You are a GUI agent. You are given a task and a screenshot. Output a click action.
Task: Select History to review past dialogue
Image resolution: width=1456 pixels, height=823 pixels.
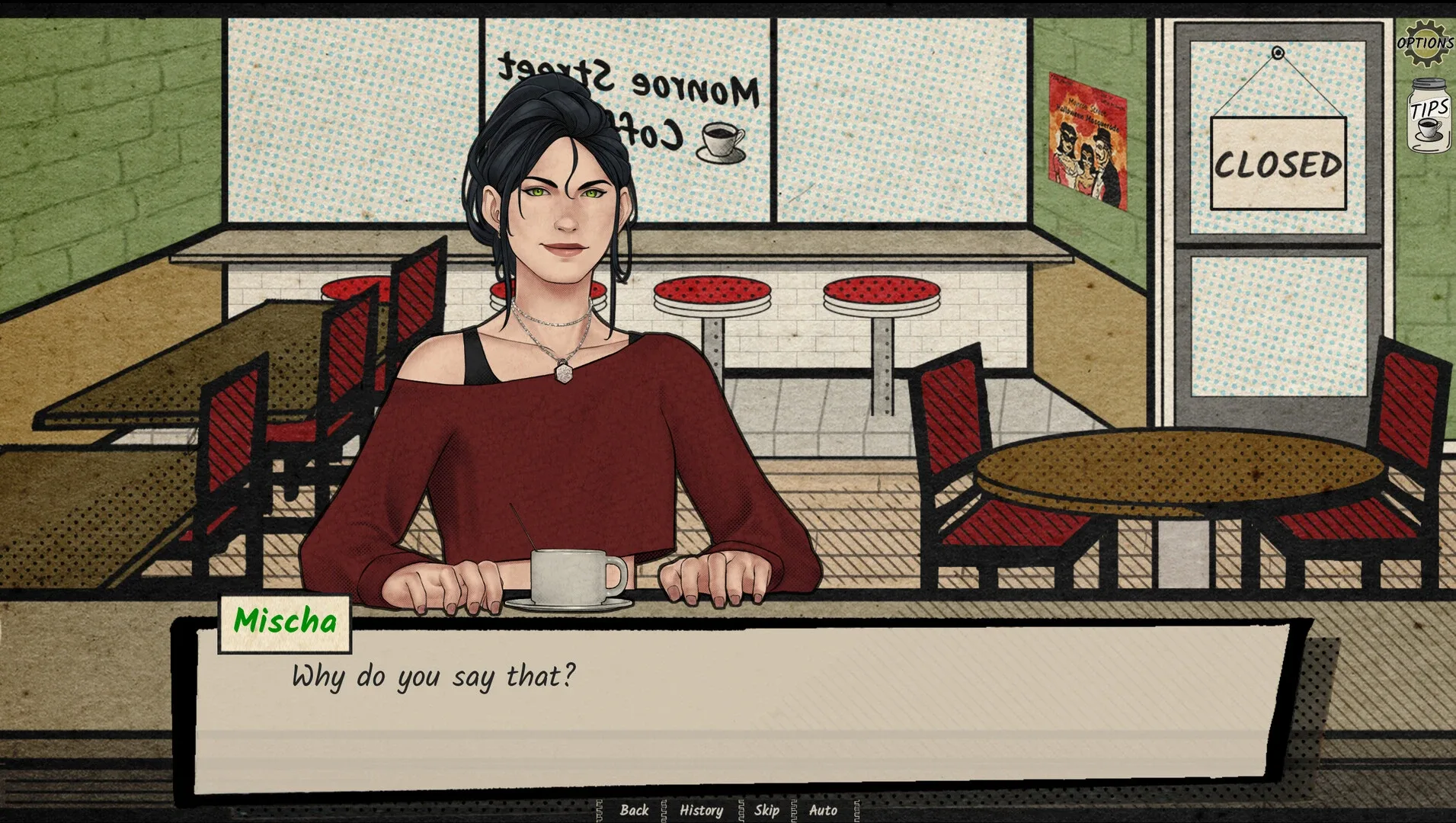click(x=701, y=811)
